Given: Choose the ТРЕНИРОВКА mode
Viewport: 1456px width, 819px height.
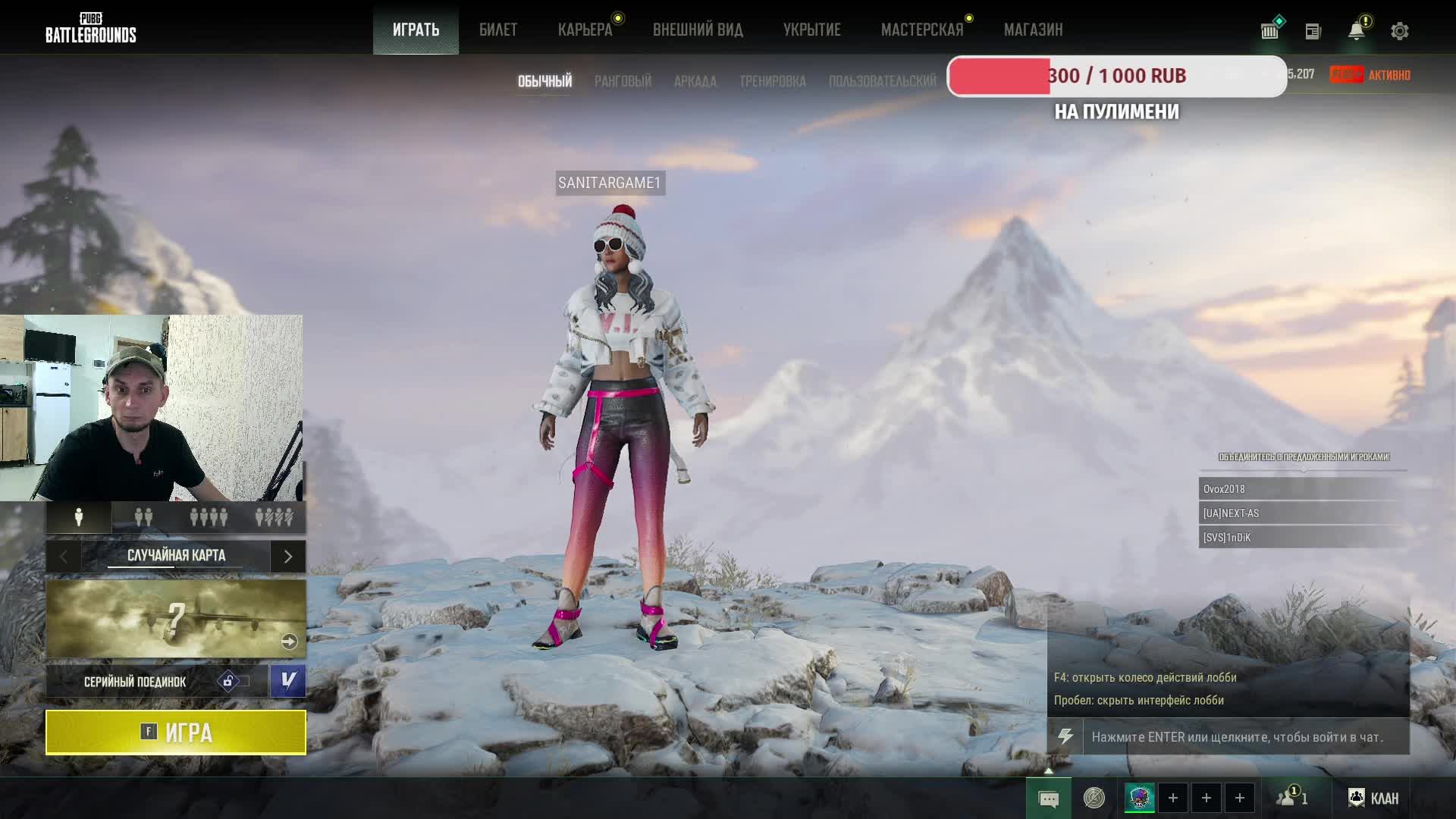Looking at the screenshot, I should coord(772,81).
